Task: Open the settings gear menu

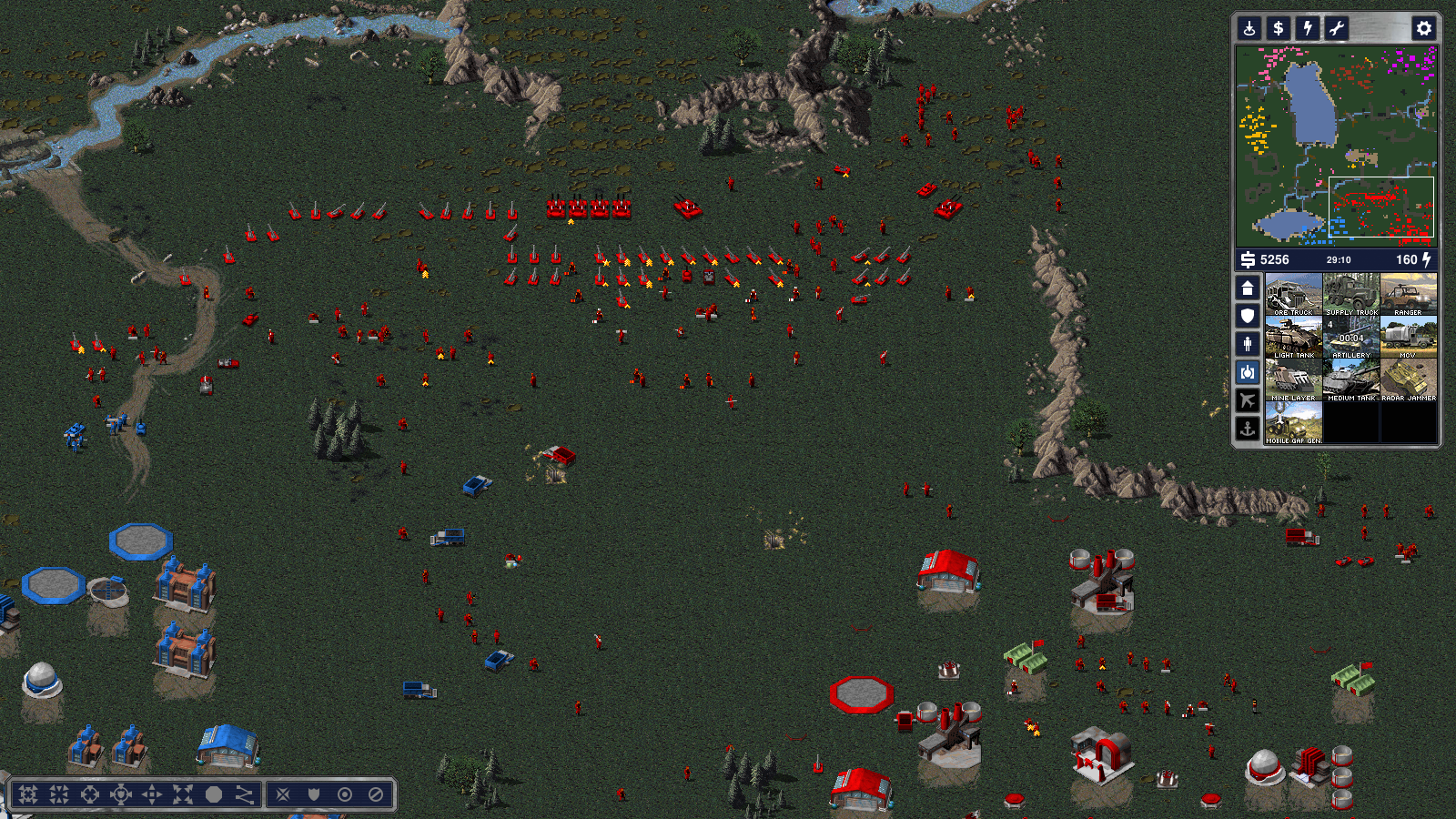Action: pyautogui.click(x=1424, y=28)
